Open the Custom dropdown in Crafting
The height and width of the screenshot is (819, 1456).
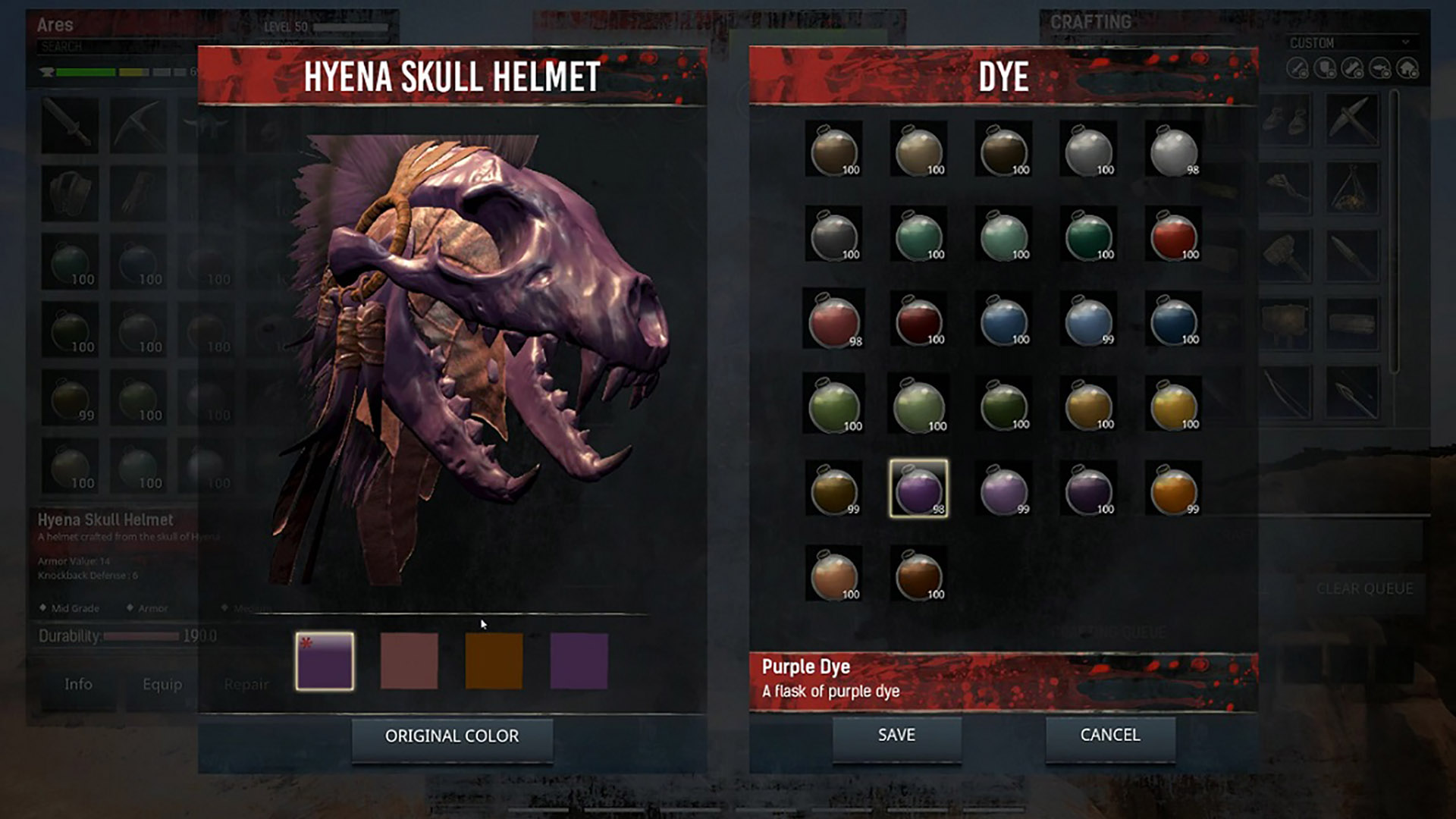coord(1348,43)
